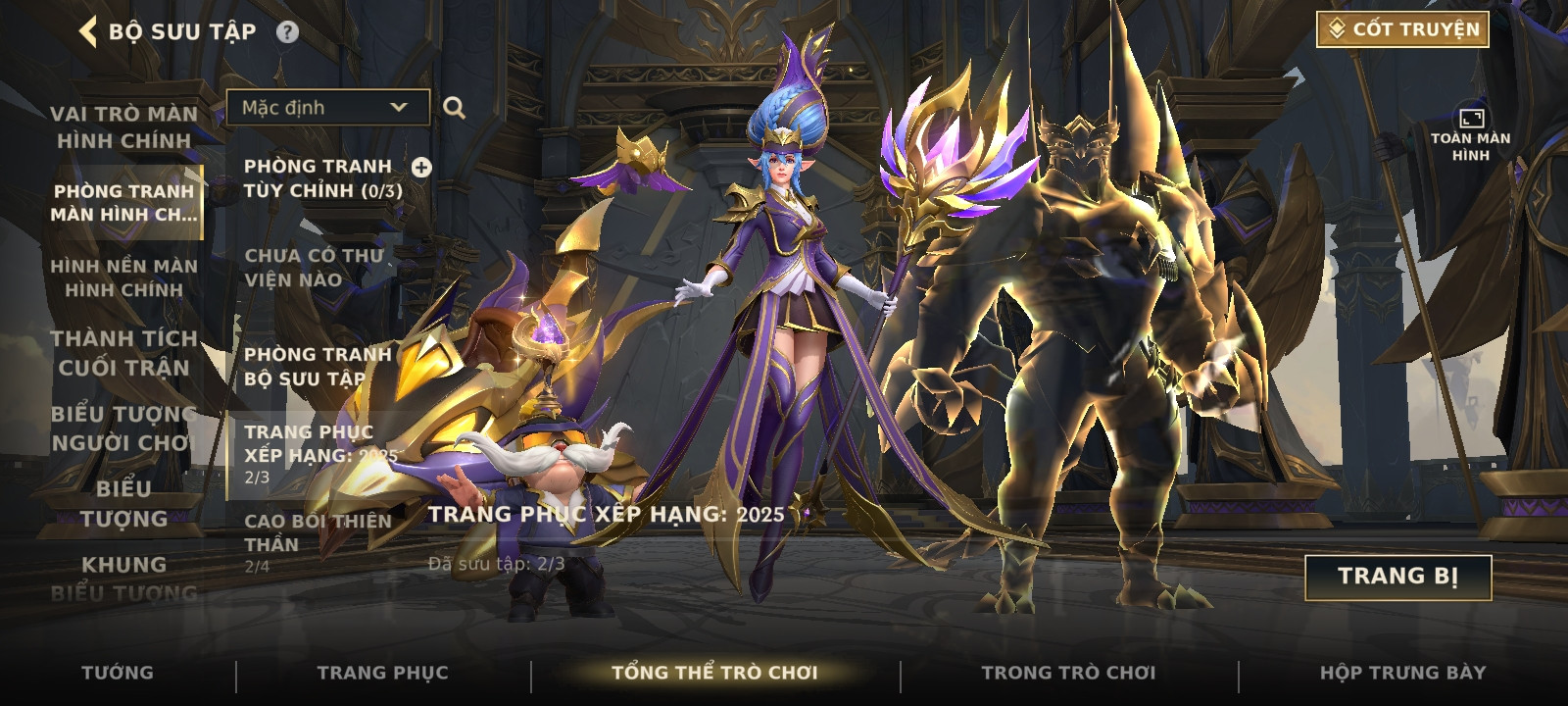Open the Tổng Thể Trò Chơi tab
The image size is (1568, 706).
pyautogui.click(x=714, y=673)
